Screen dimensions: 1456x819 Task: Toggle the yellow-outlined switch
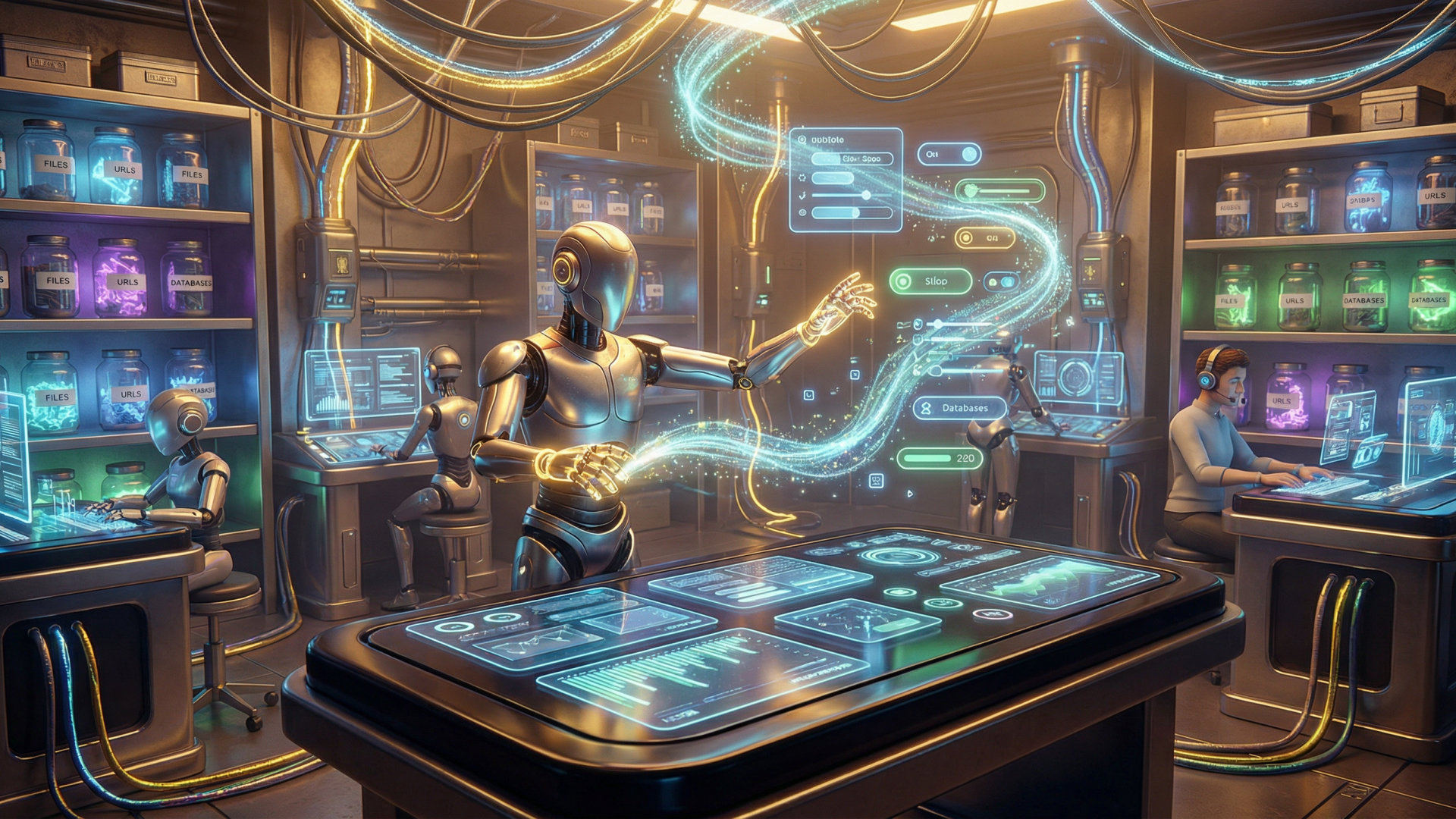point(984,238)
